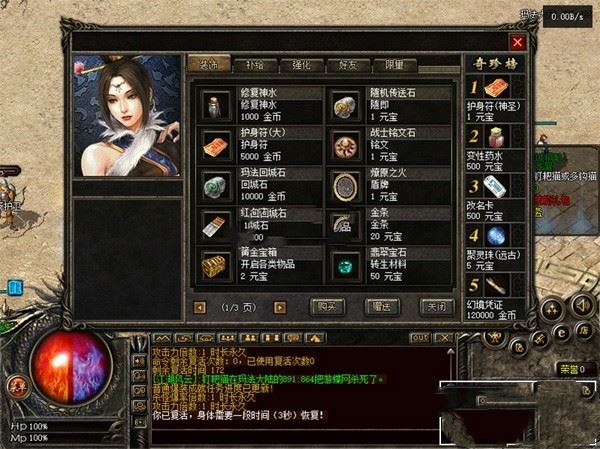The width and height of the screenshot is (600, 449).
Task: Go to the next shop page arrow
Action: pyautogui.click(x=279, y=306)
